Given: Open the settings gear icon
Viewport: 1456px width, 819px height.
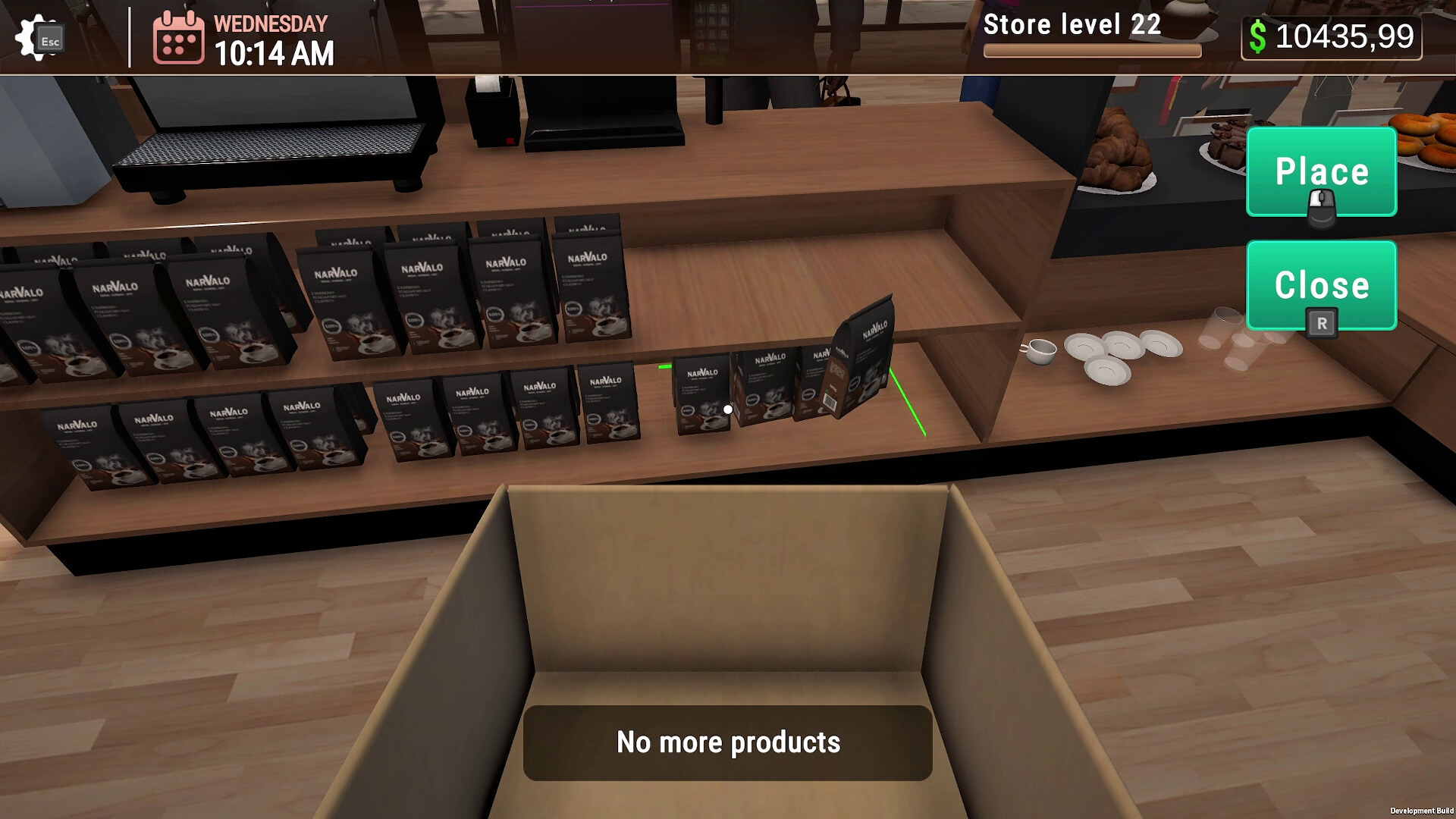Looking at the screenshot, I should point(30,36).
